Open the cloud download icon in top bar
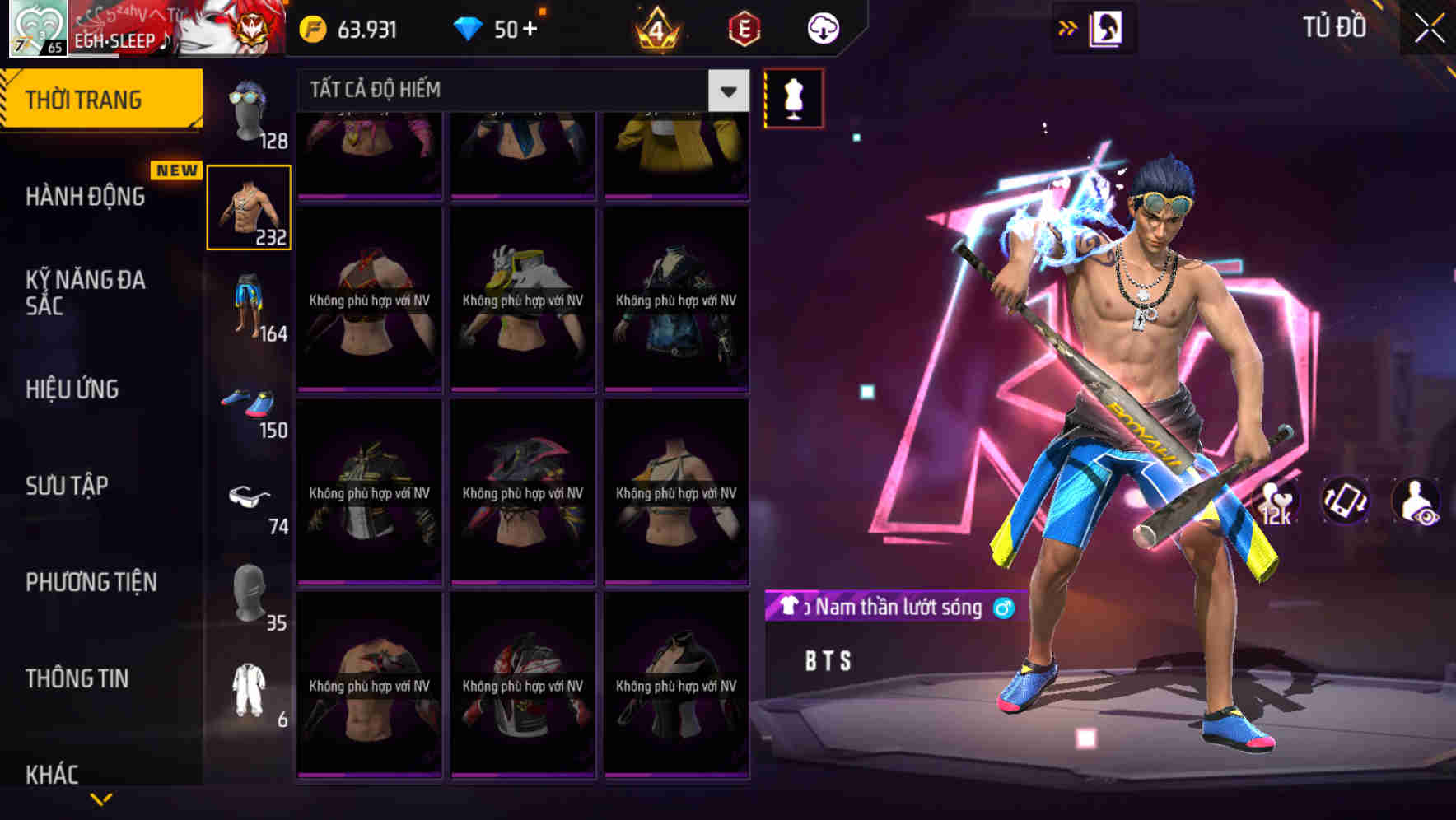1456x820 pixels. pos(821,27)
